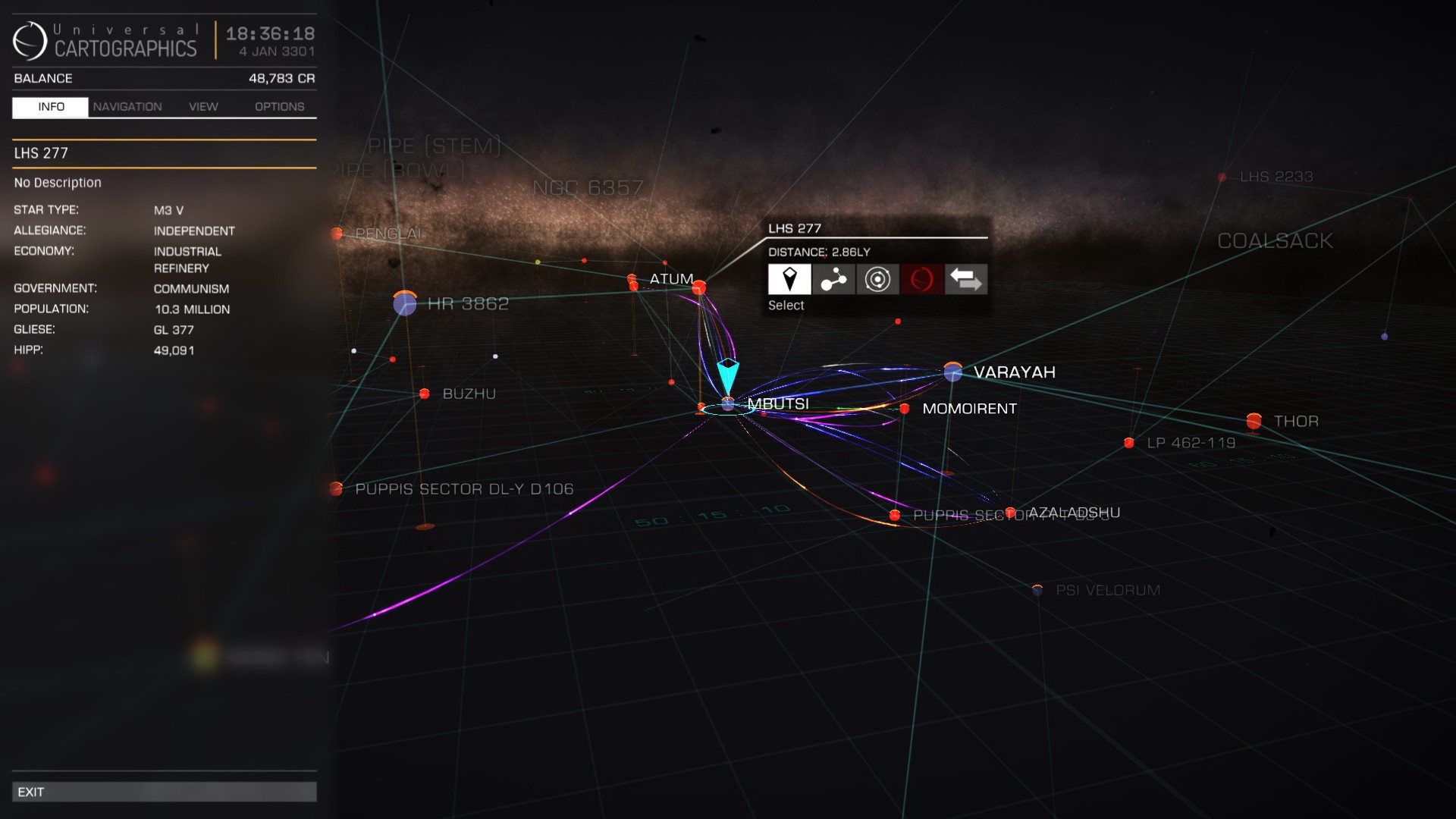The image size is (1456, 819).
Task: Click the red faction state icon
Action: pos(921,280)
